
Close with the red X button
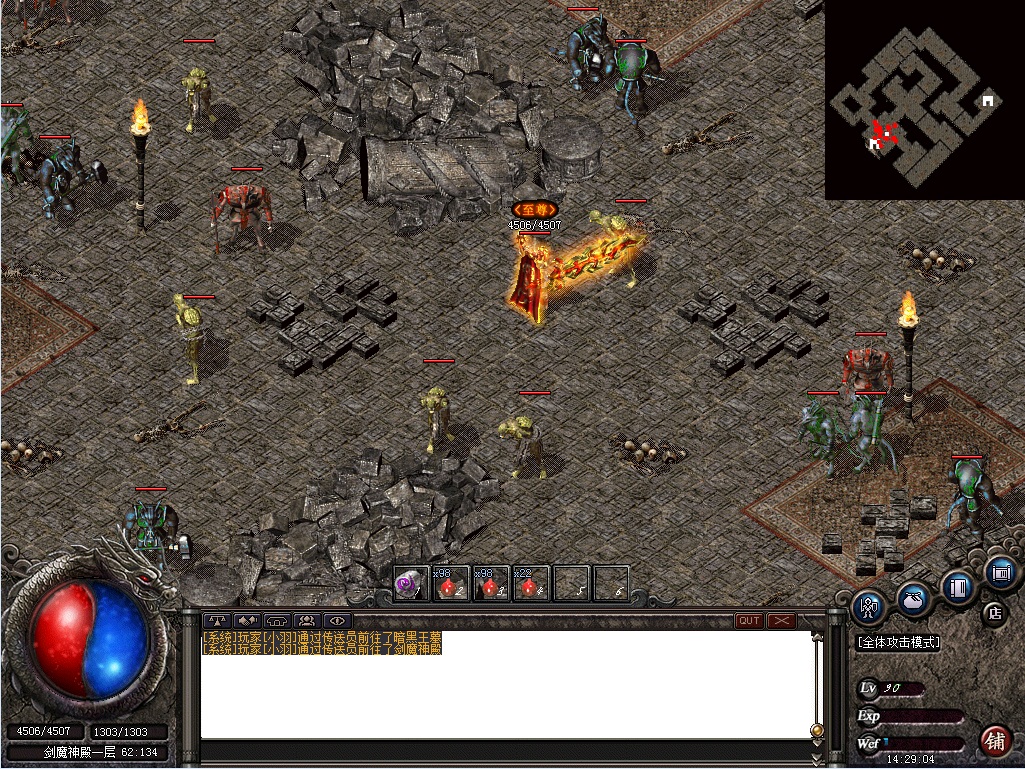pos(781,621)
